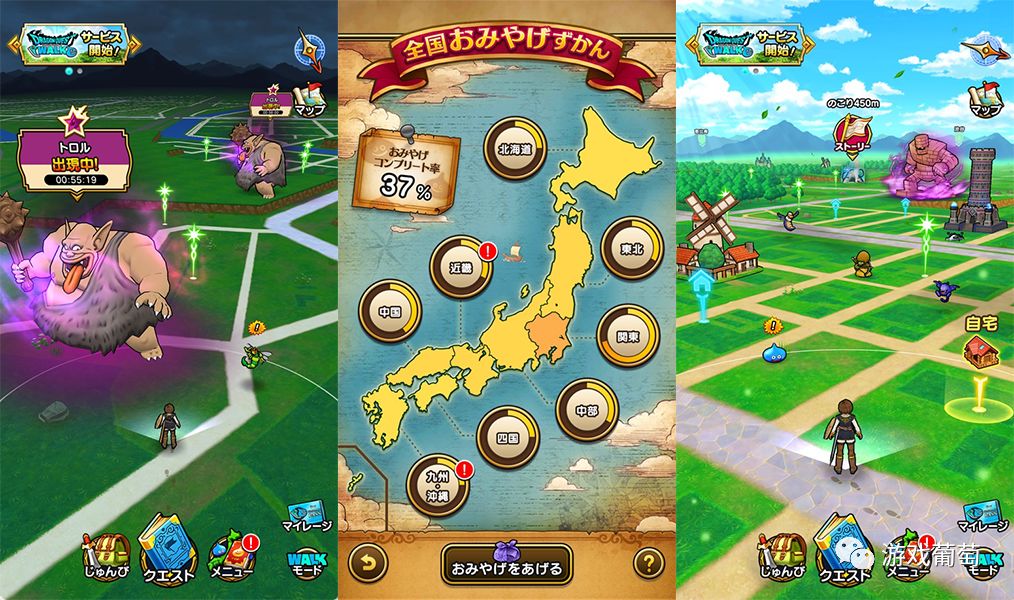The width and height of the screenshot is (1014, 600).
Task: Choose the 中国 region circle
Action: [389, 310]
